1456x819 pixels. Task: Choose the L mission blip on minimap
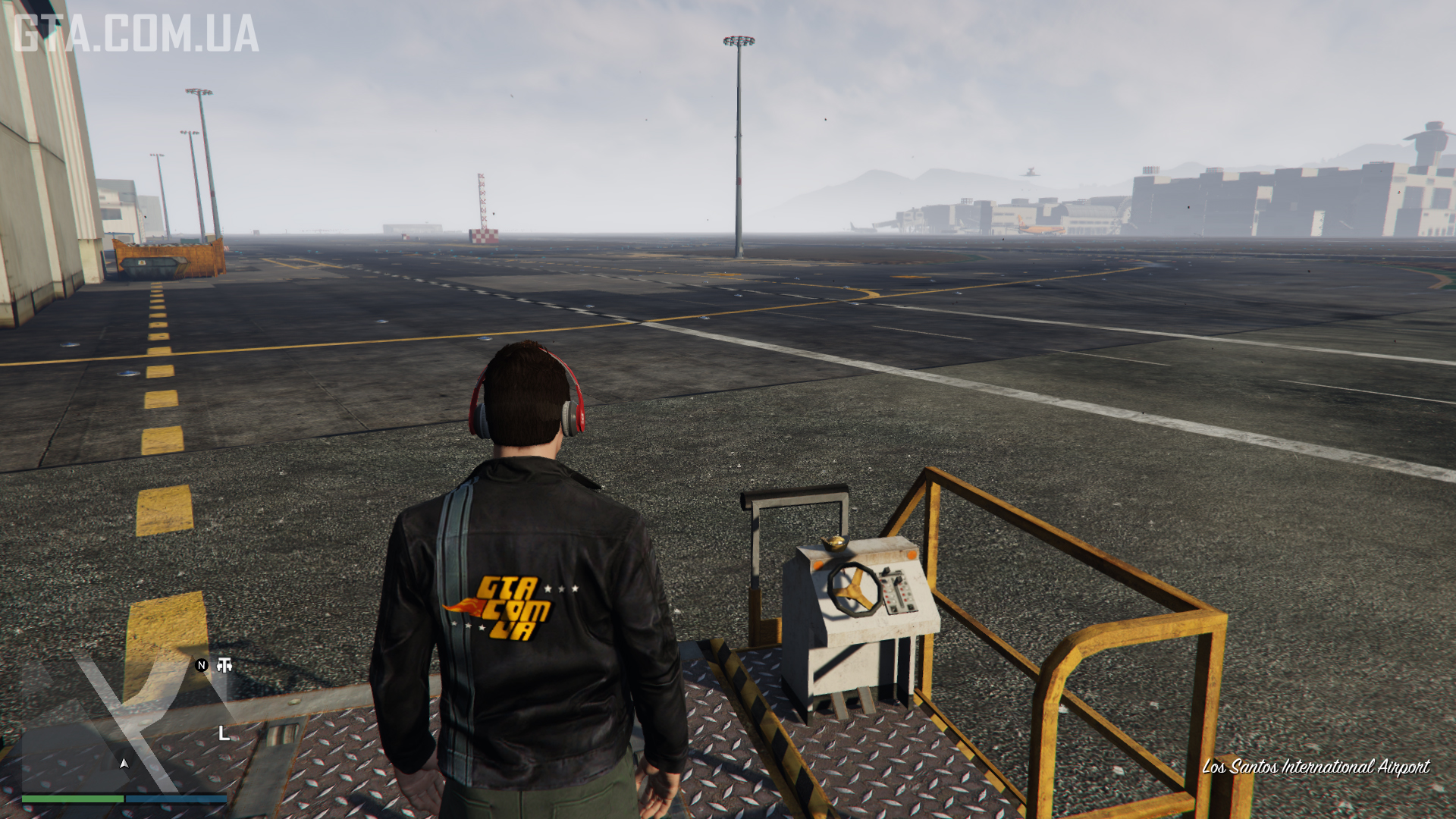coord(224,733)
